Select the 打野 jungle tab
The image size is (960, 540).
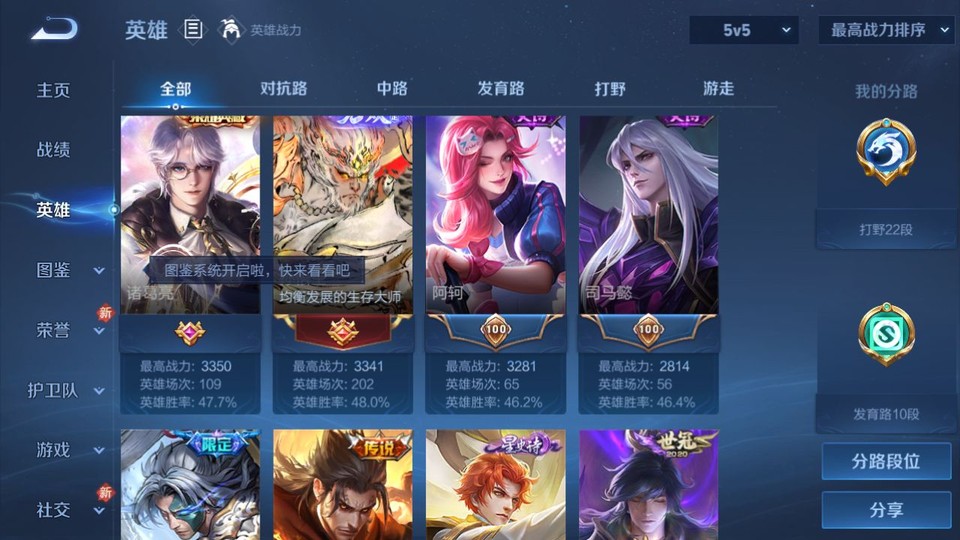tap(610, 88)
